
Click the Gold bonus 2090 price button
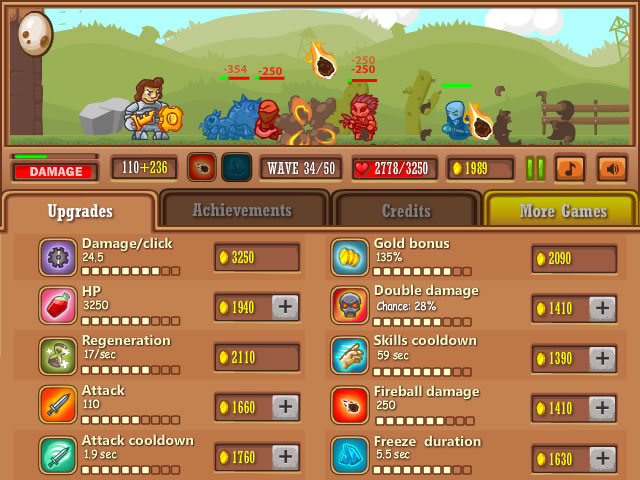pos(574,259)
